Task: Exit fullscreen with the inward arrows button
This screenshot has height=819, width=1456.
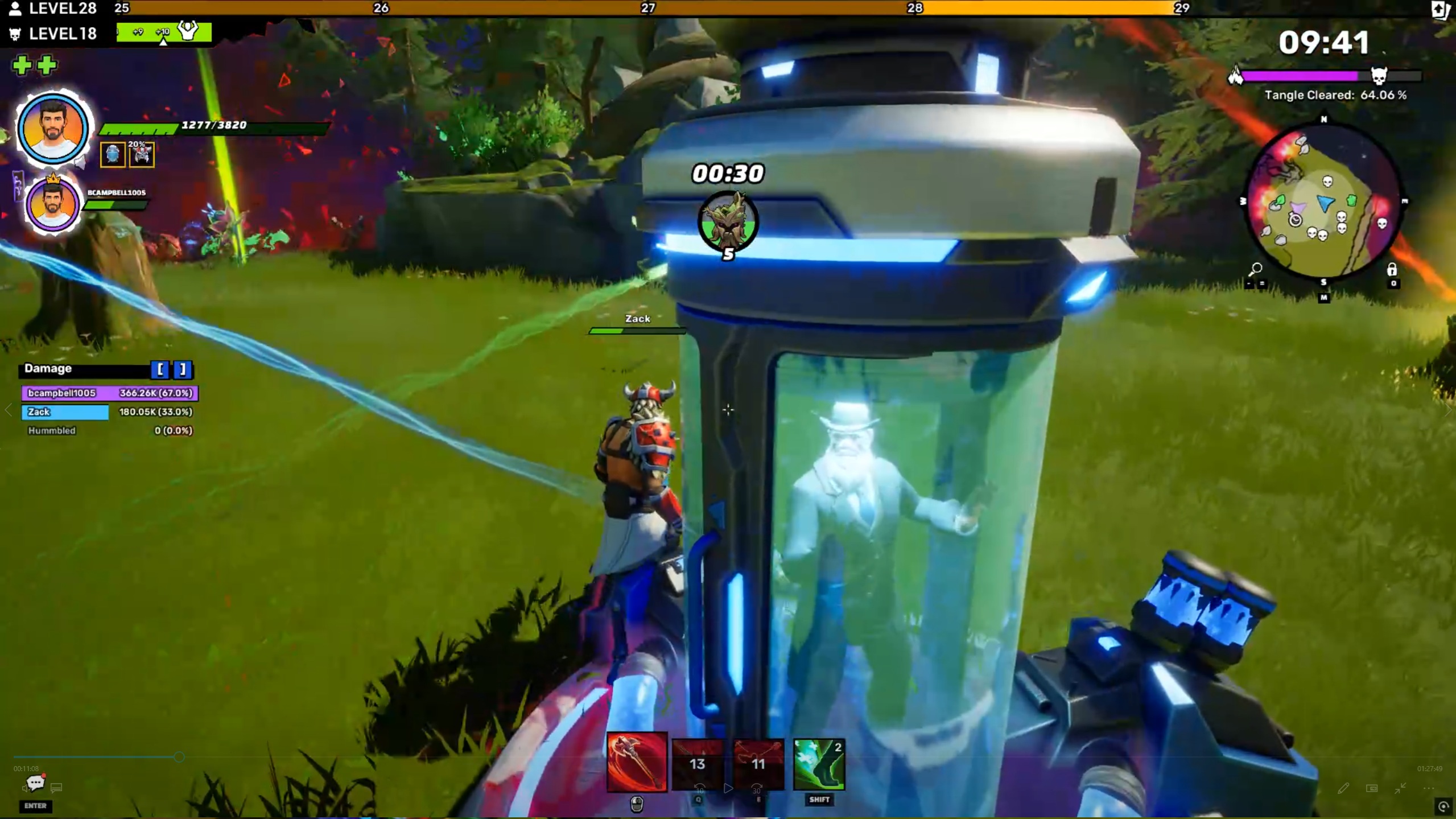Action: click(x=1400, y=788)
